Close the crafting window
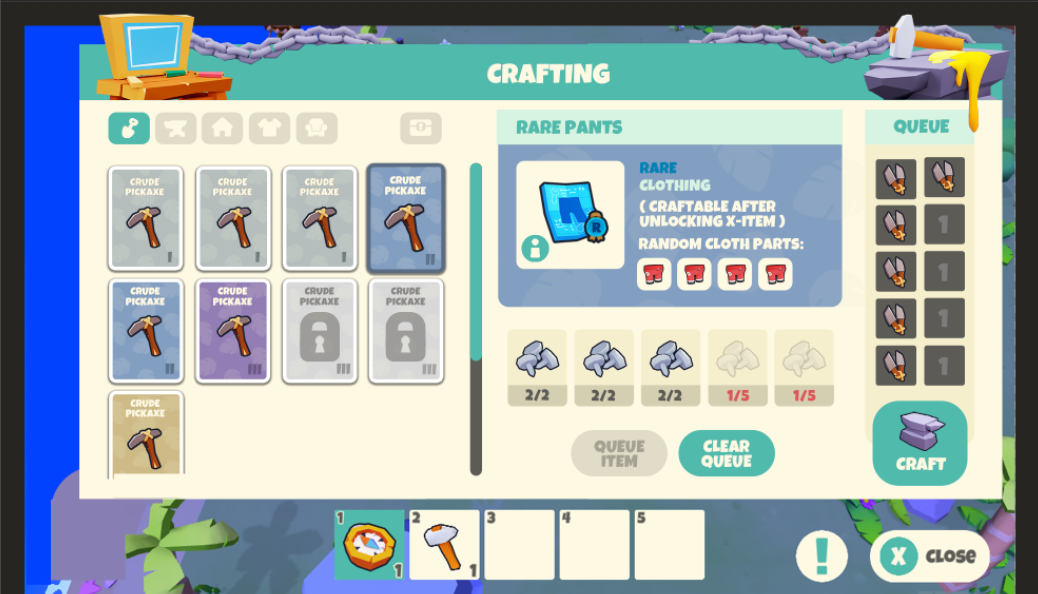The image size is (1038, 594). coord(930,556)
